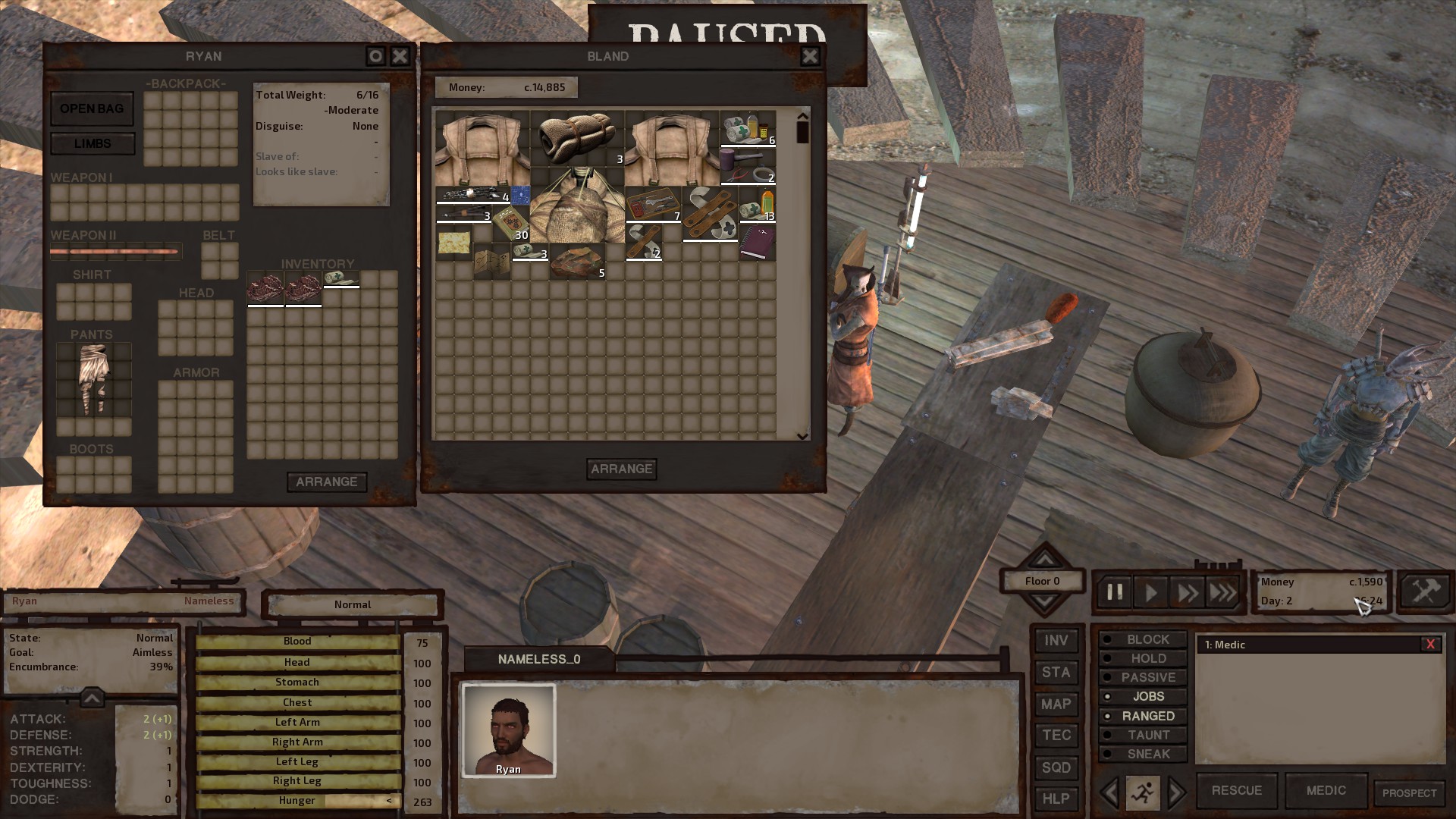Click the triple-speed fast forward icon
The width and height of the screenshot is (1456, 819).
[1222, 593]
